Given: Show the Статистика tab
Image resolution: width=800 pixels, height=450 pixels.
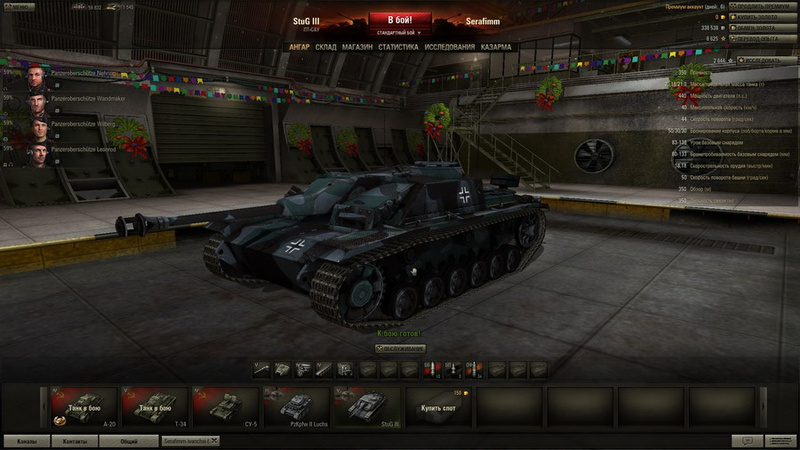Looking at the screenshot, I should click(398, 47).
